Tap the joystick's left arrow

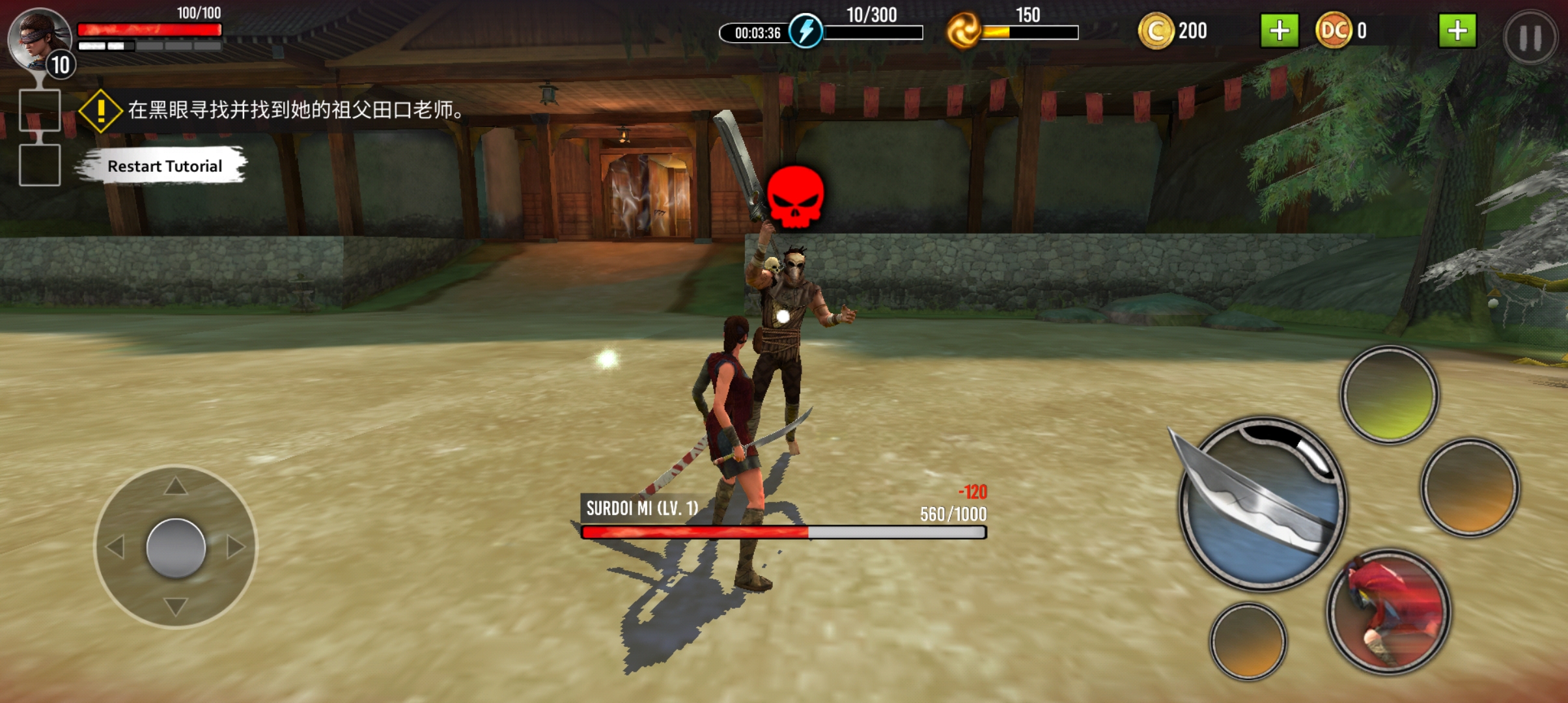click(x=115, y=547)
